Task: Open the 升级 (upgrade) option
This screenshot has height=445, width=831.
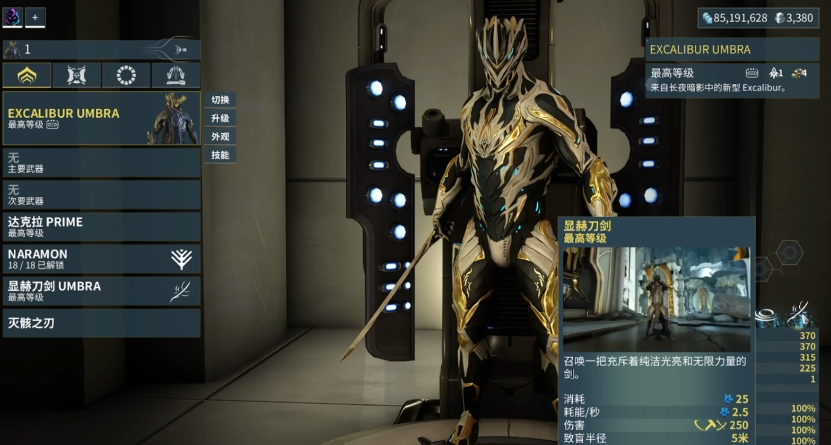Action: click(220, 118)
